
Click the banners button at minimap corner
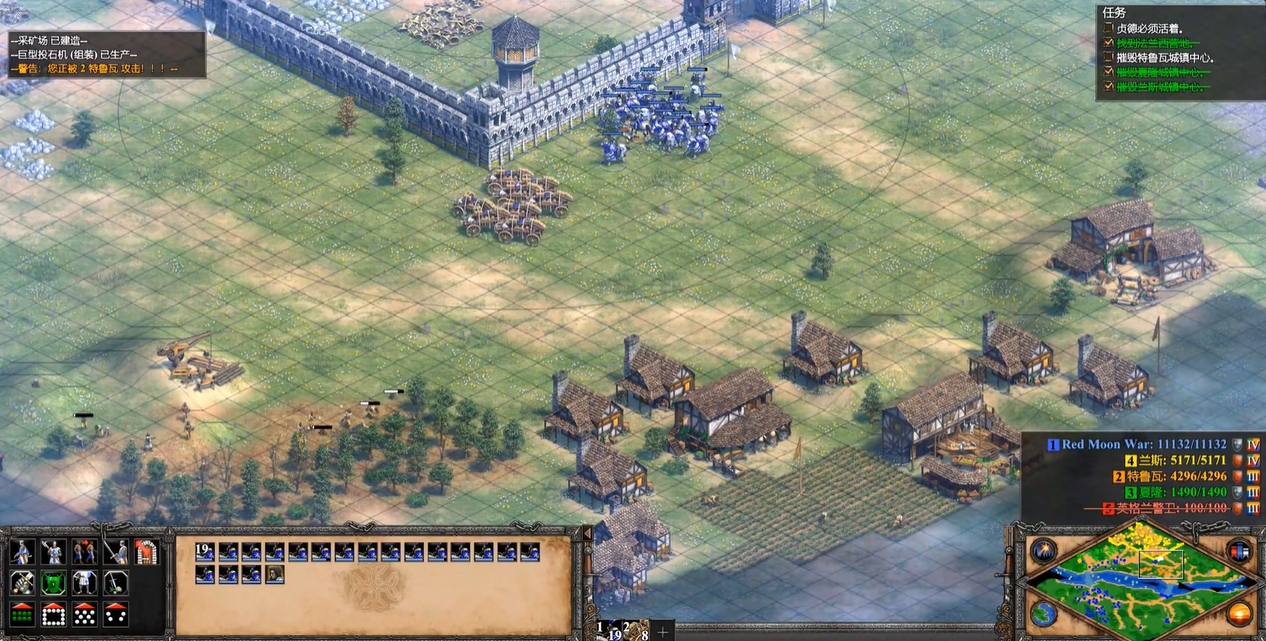(x=1239, y=551)
